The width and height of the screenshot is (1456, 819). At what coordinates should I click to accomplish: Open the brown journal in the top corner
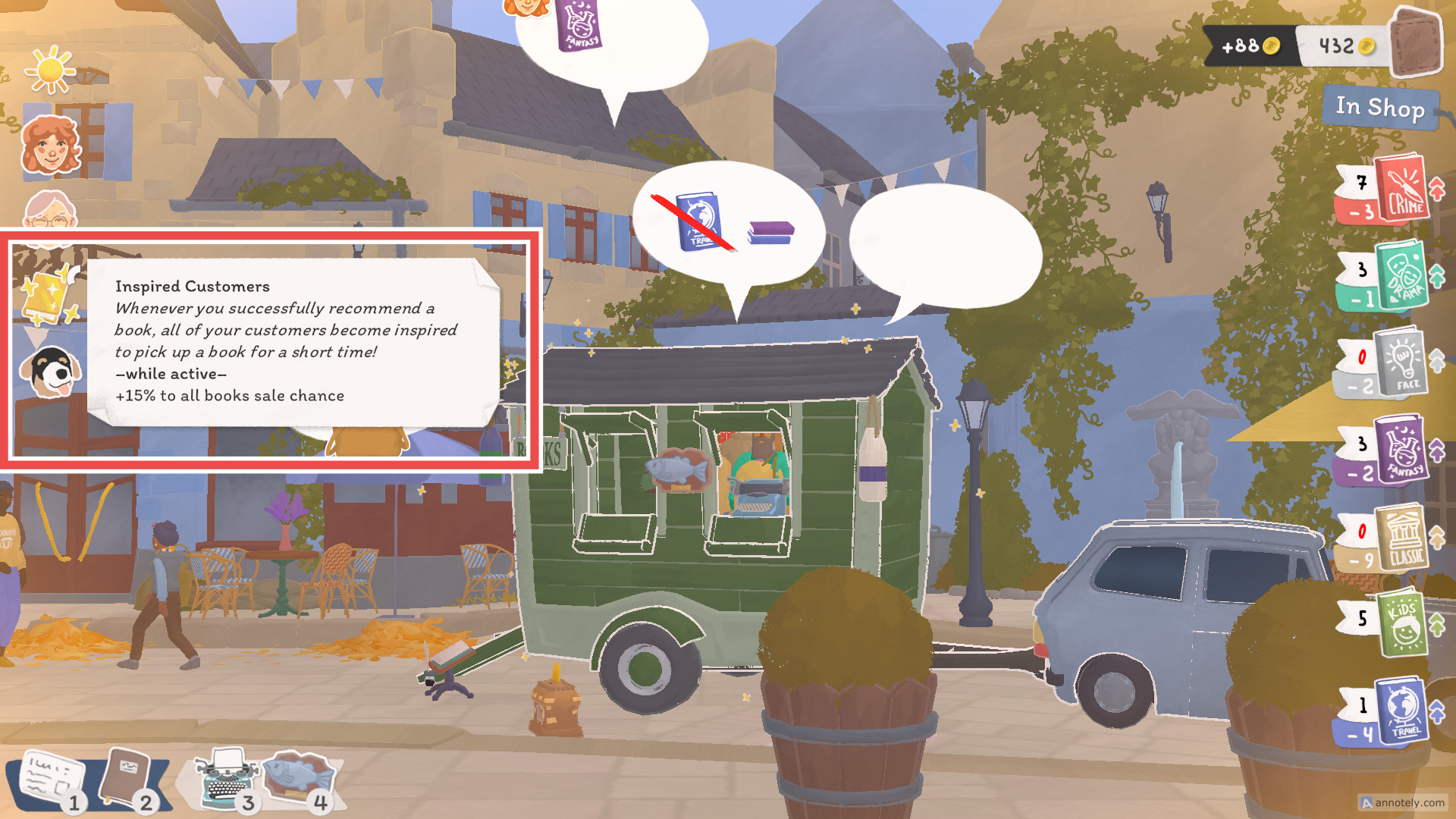(1415, 43)
